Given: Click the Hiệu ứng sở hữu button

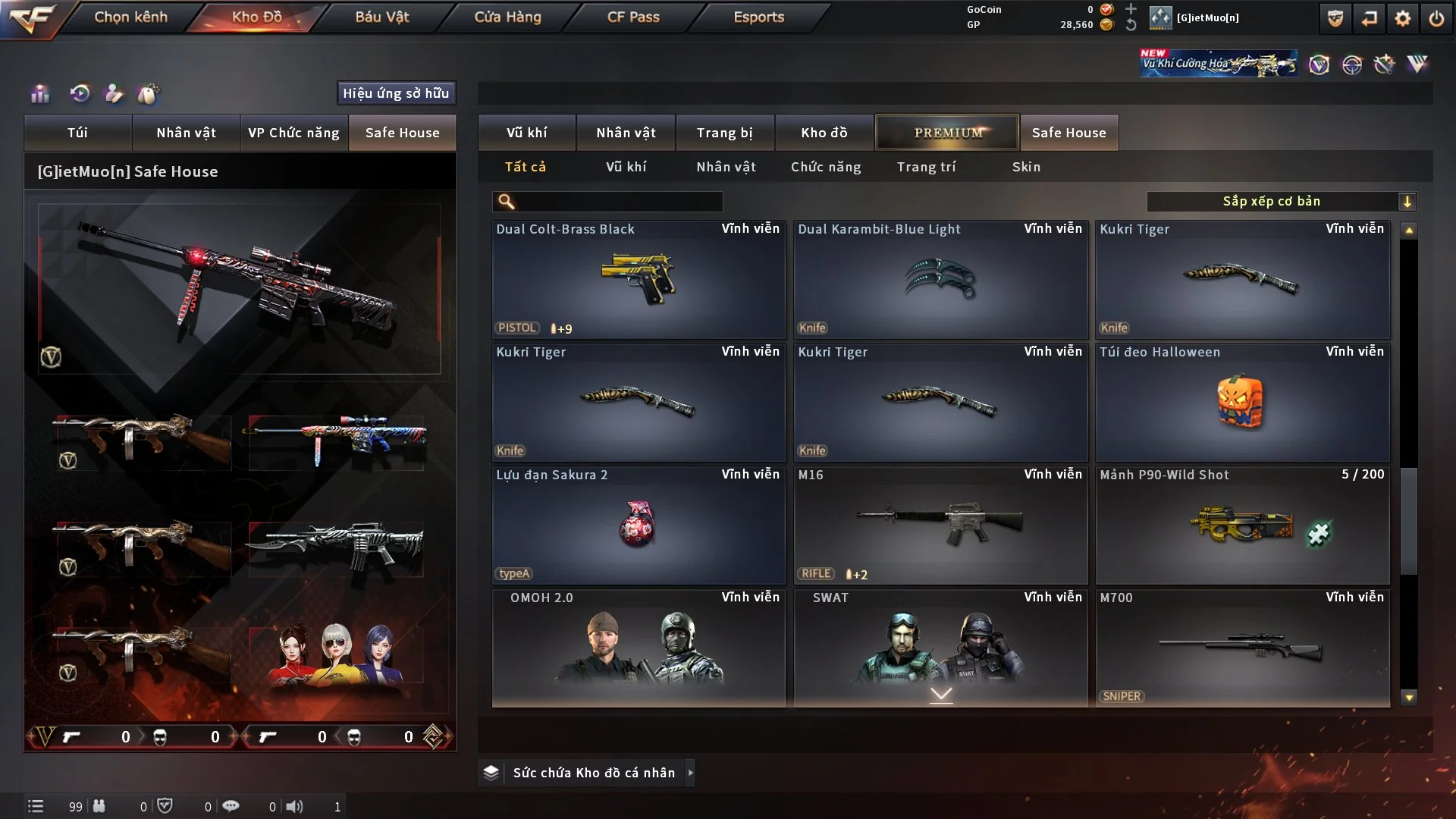Looking at the screenshot, I should [396, 93].
